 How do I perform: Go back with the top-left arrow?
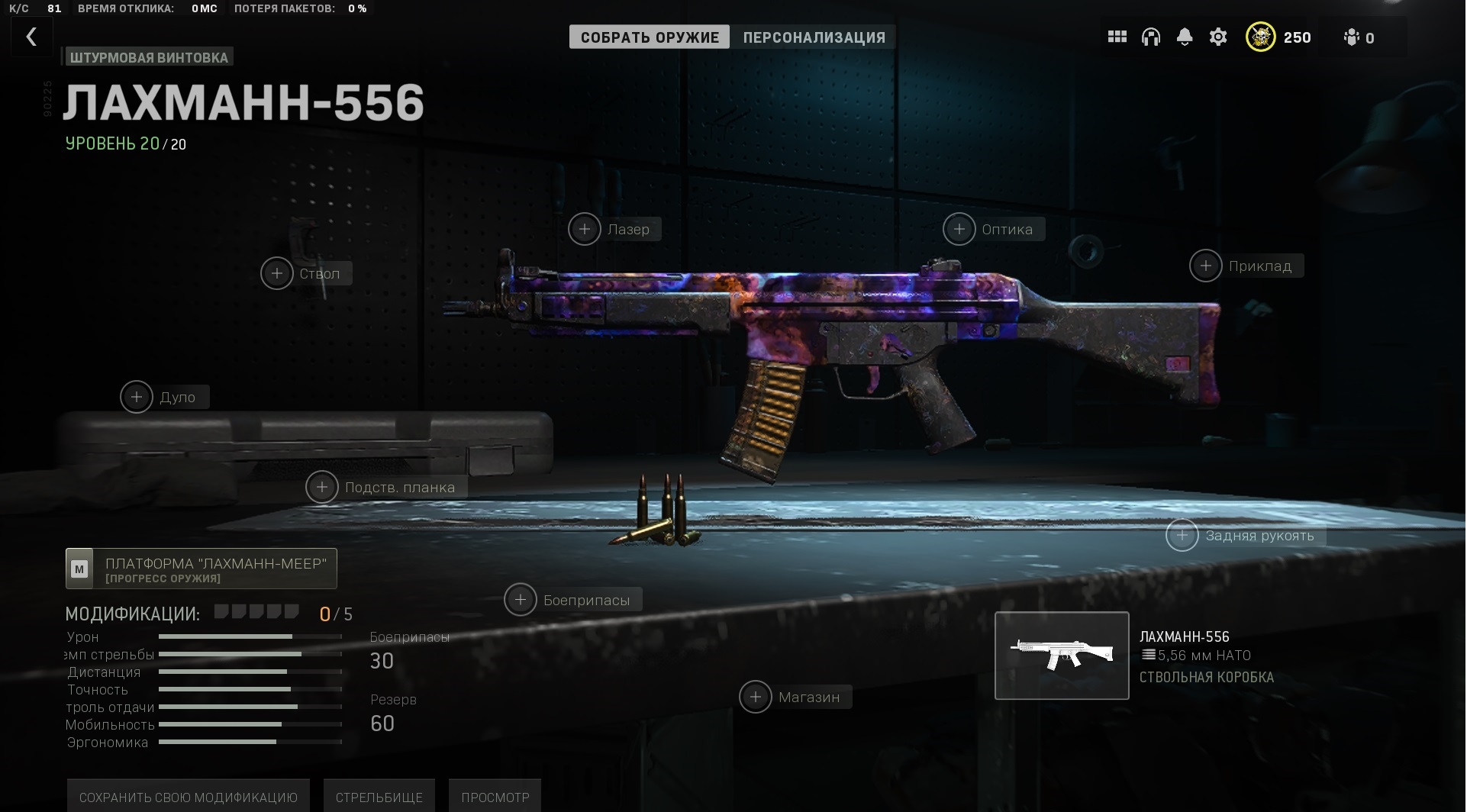[x=31, y=37]
